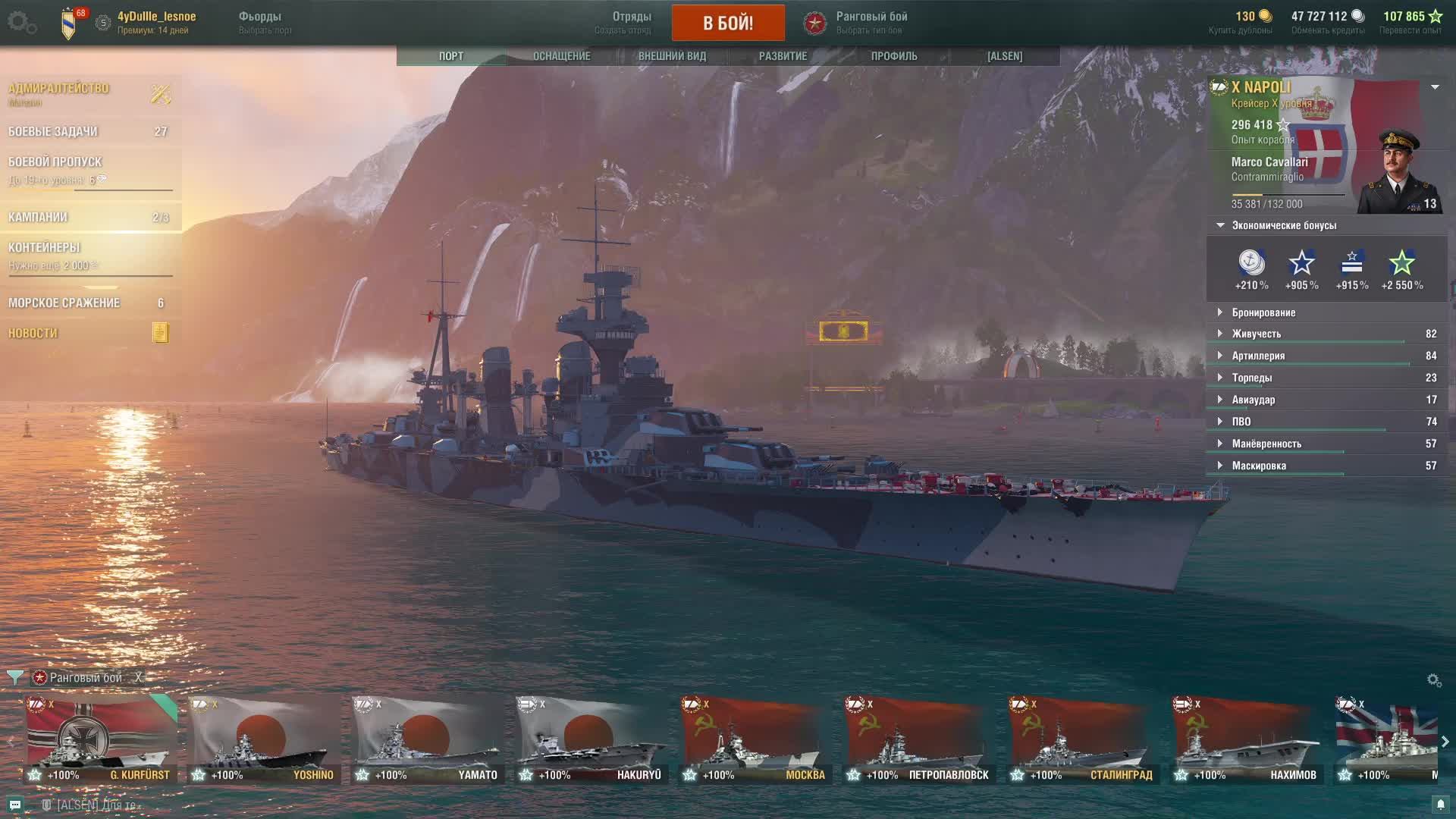Screen dimensions: 1456x819
Task: Open carousel settings gear above ships
Action: 1433,680
